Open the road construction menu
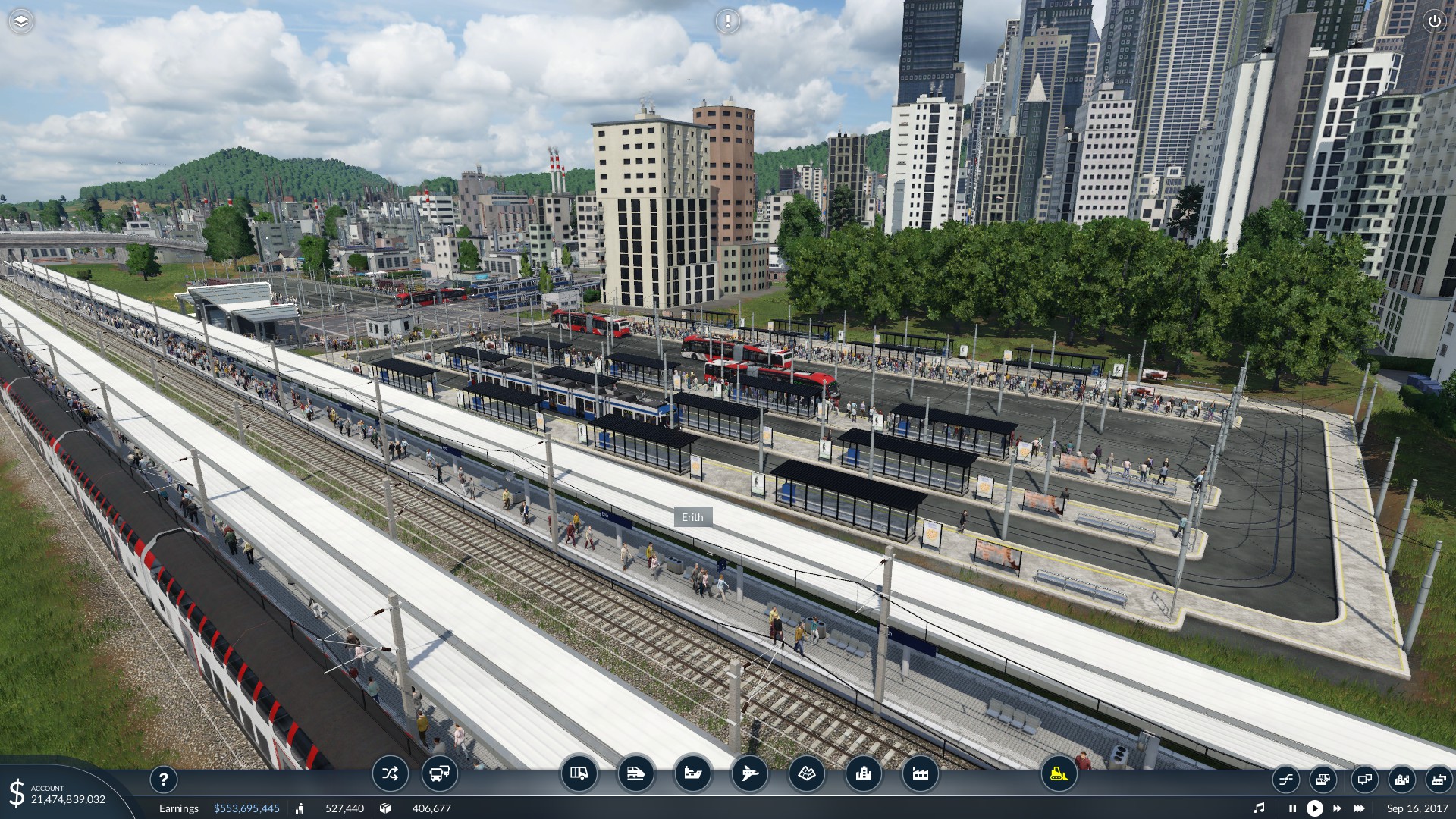Viewport: 1456px width, 819px height. [x=579, y=774]
